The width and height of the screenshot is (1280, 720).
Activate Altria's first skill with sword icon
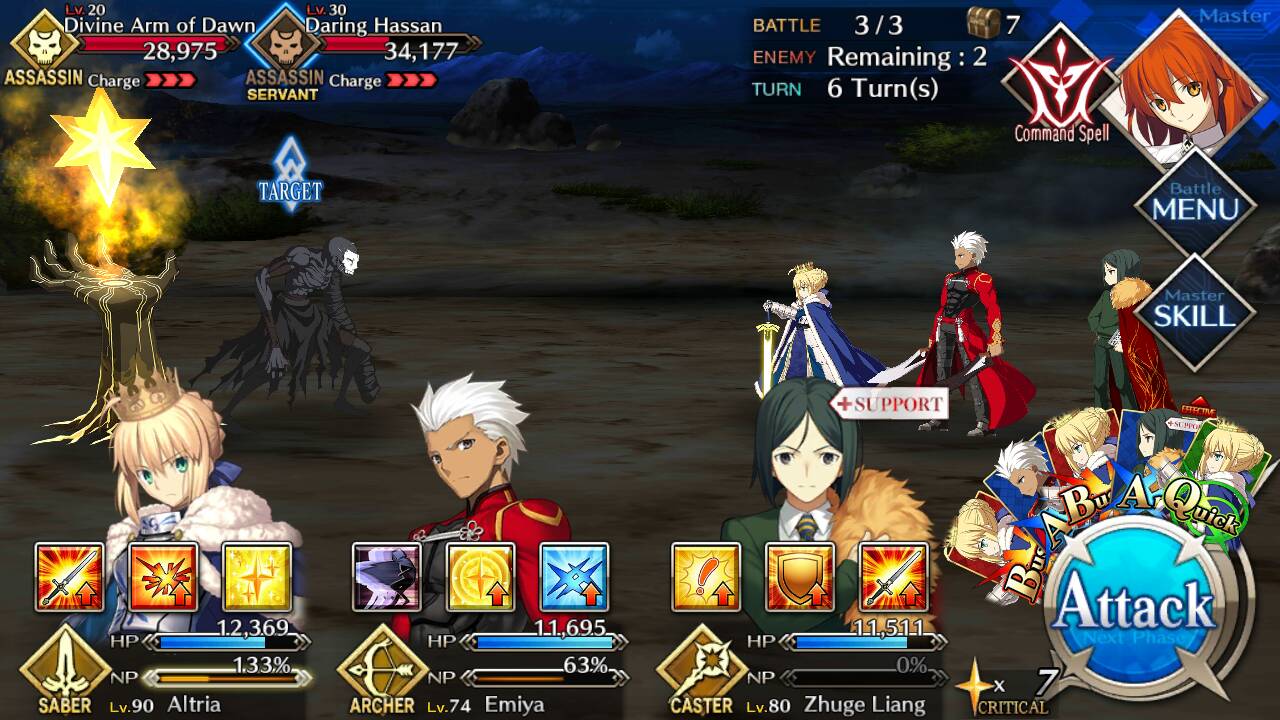pos(69,577)
